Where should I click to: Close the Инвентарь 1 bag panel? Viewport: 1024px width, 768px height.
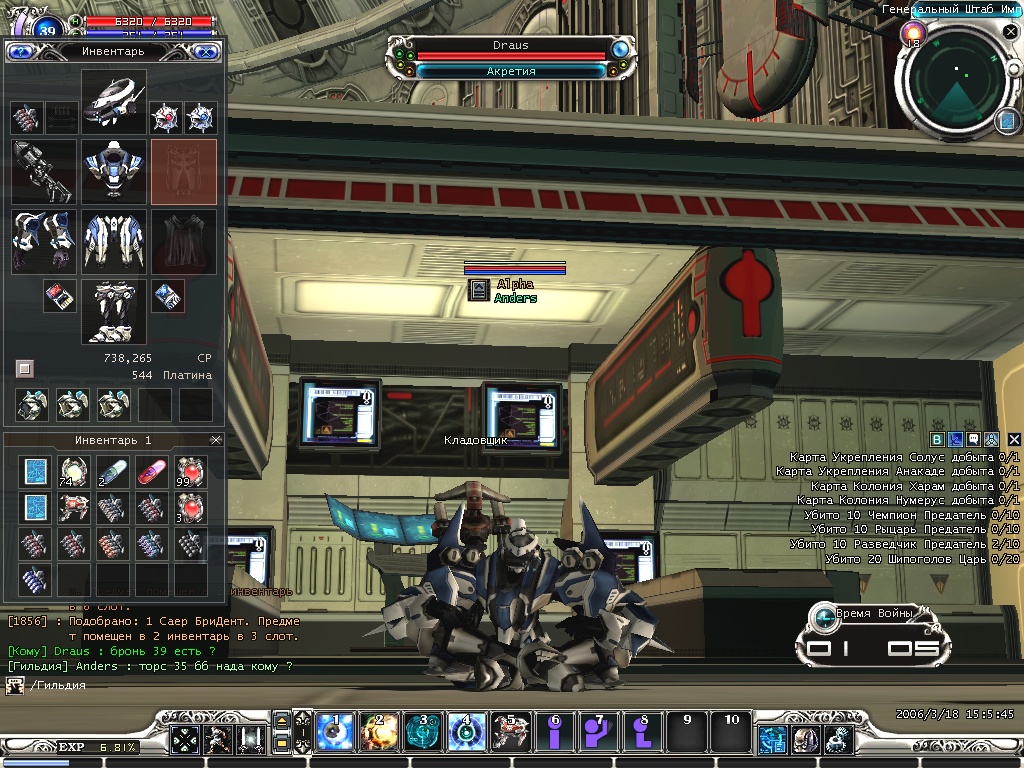(x=216, y=440)
